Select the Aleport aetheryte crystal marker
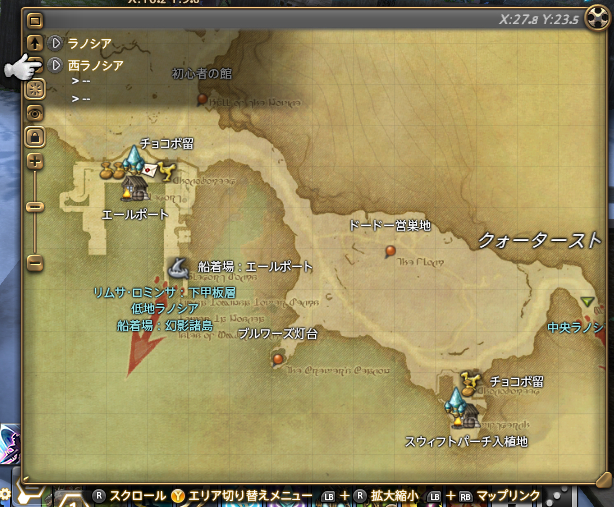 point(135,158)
